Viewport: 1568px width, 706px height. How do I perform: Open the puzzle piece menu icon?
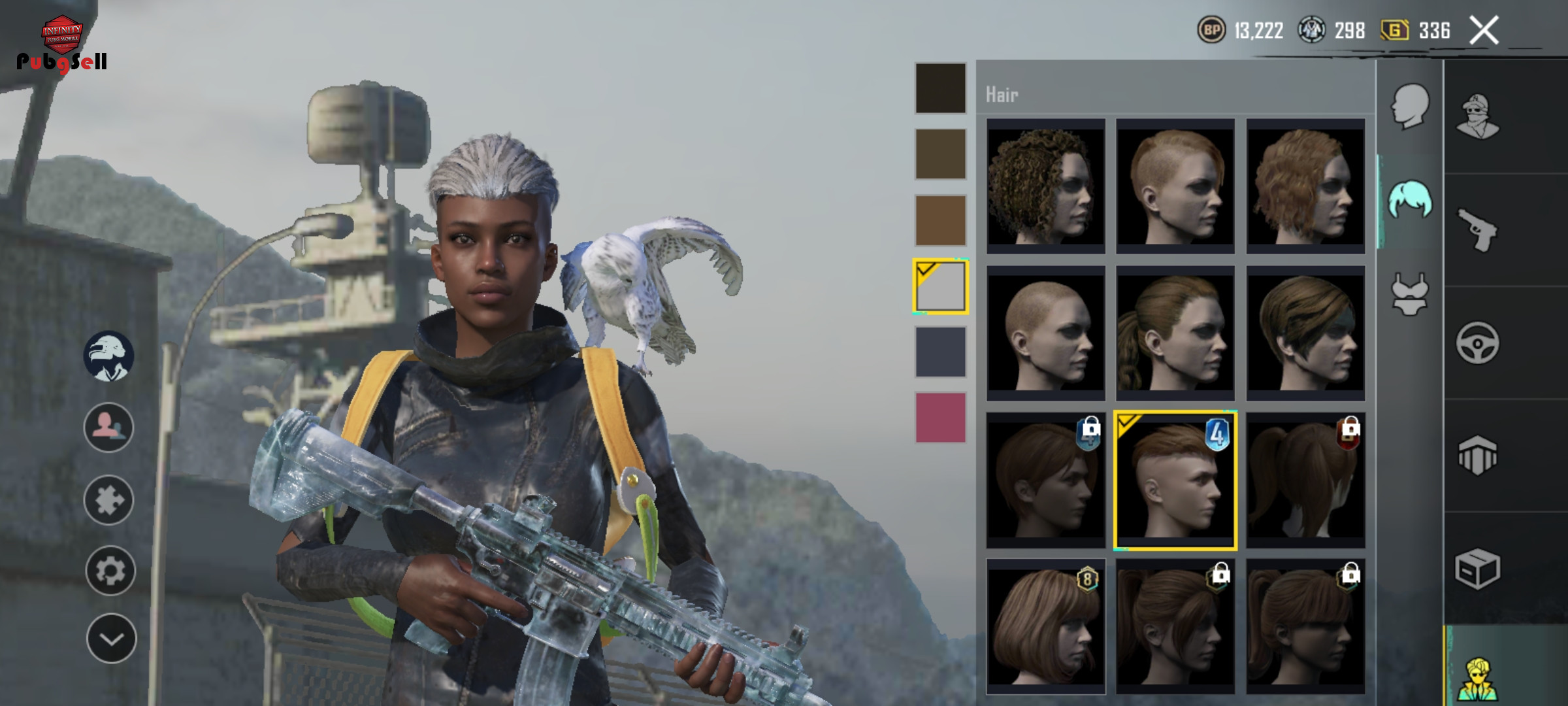pos(108,500)
